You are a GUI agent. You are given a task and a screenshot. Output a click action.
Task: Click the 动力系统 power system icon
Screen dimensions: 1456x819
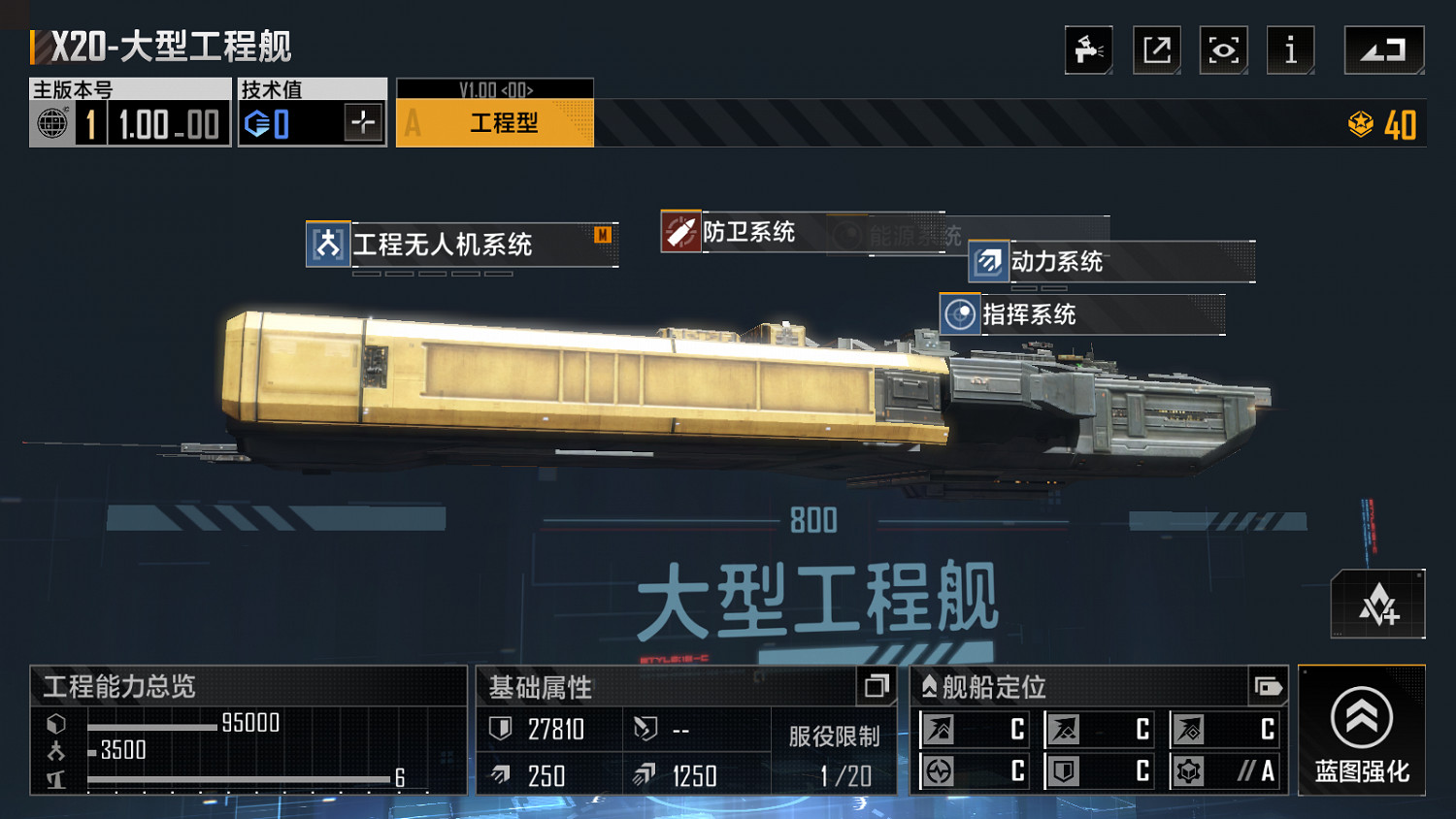[988, 261]
